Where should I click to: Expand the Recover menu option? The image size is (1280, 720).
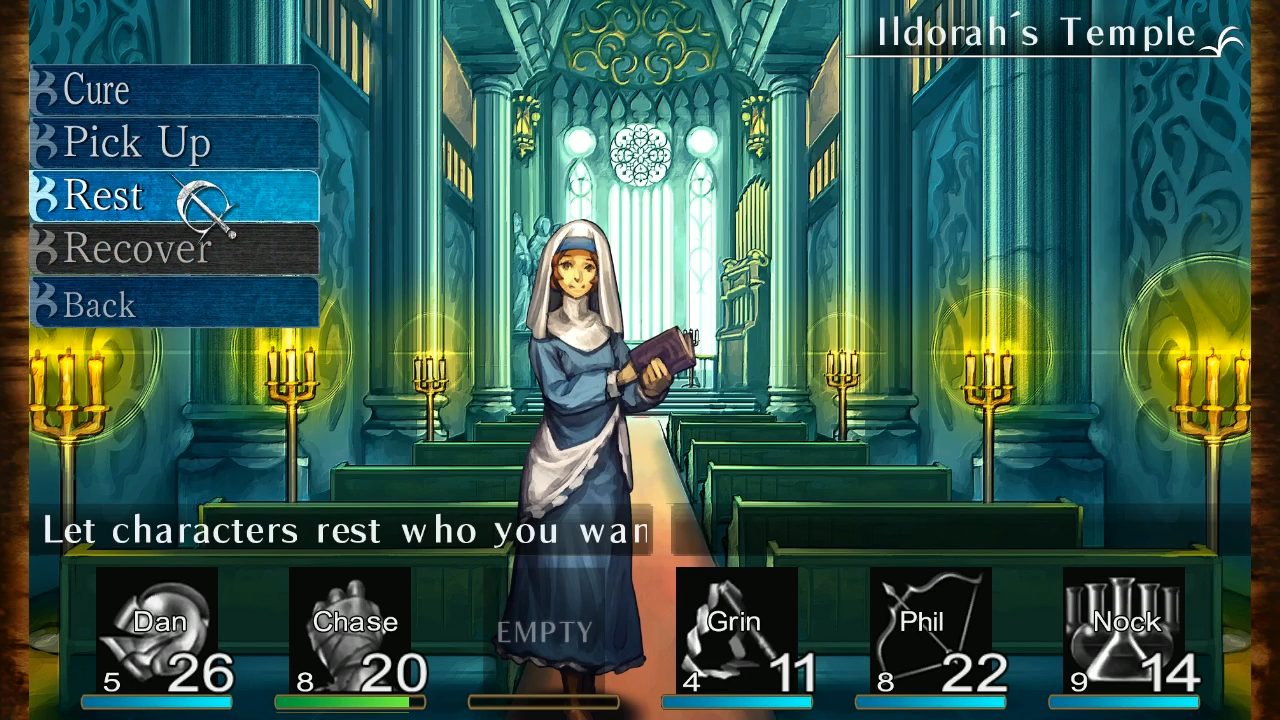tap(135, 248)
